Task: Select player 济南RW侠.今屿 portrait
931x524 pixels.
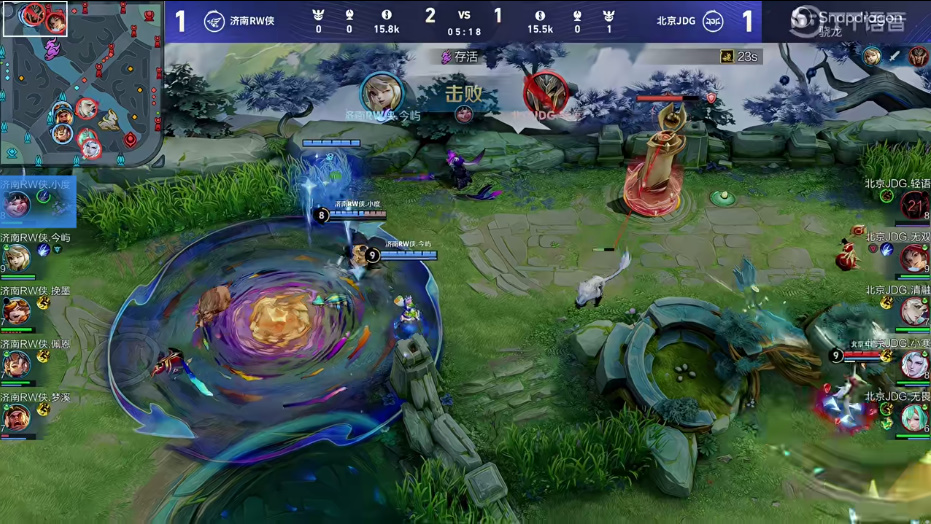Action: pyautogui.click(x=17, y=258)
